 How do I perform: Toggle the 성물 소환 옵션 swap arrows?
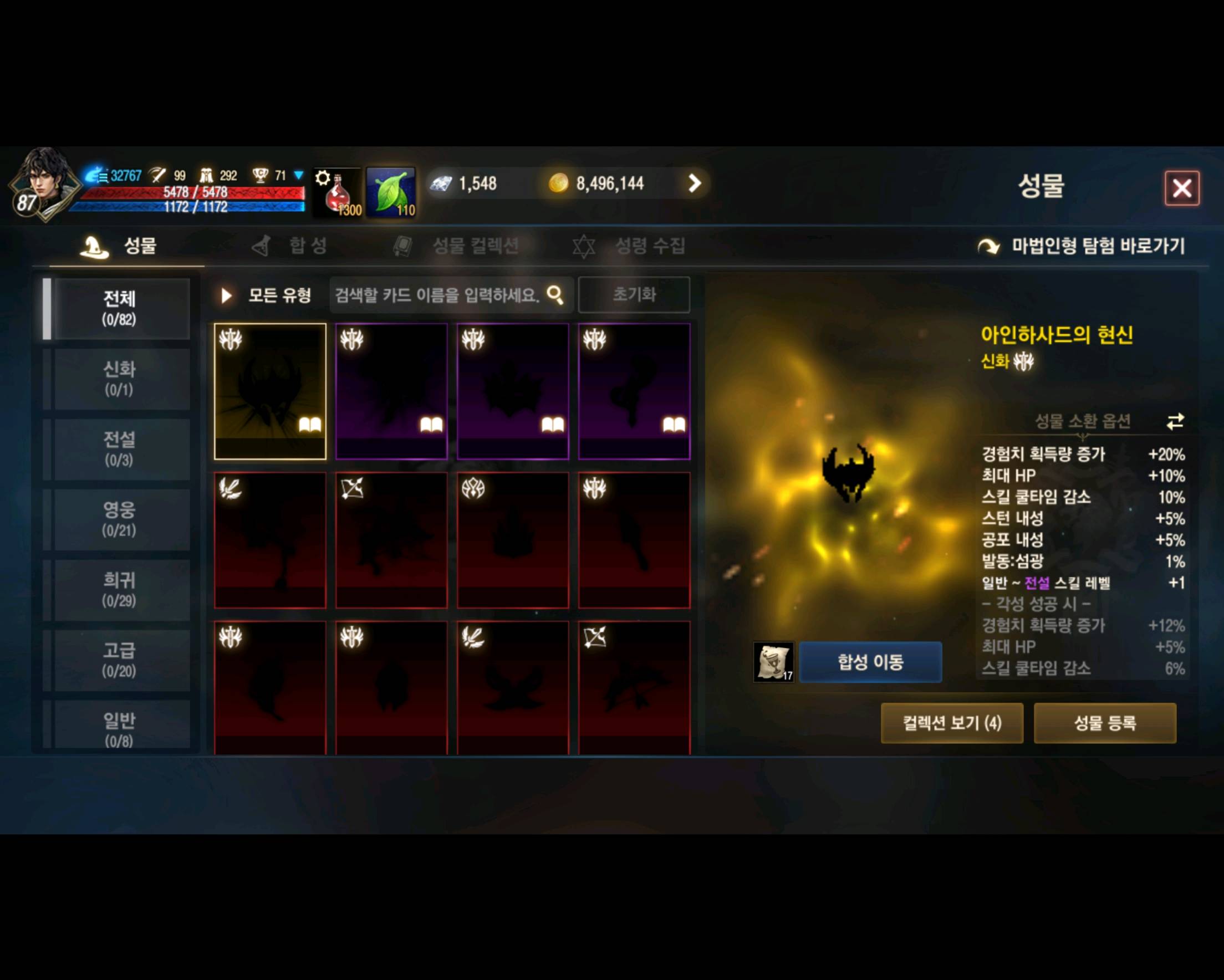point(1175,421)
